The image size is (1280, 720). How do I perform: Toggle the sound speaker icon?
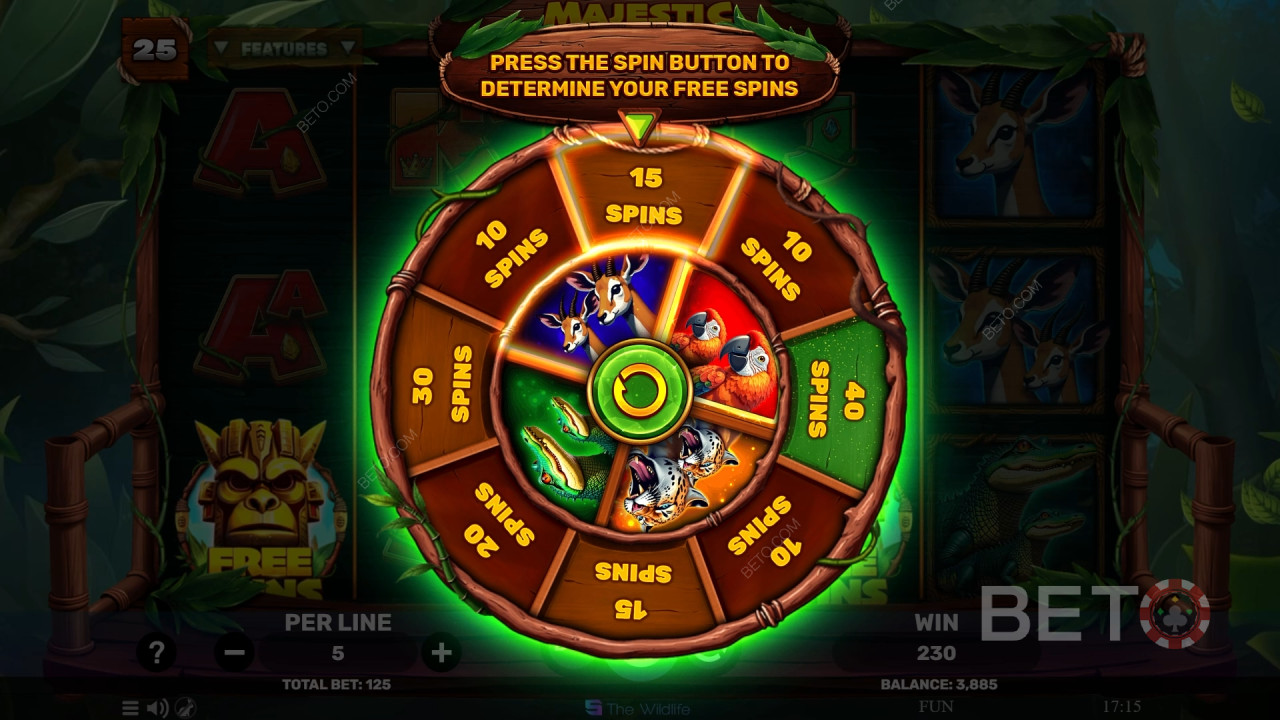(158, 708)
